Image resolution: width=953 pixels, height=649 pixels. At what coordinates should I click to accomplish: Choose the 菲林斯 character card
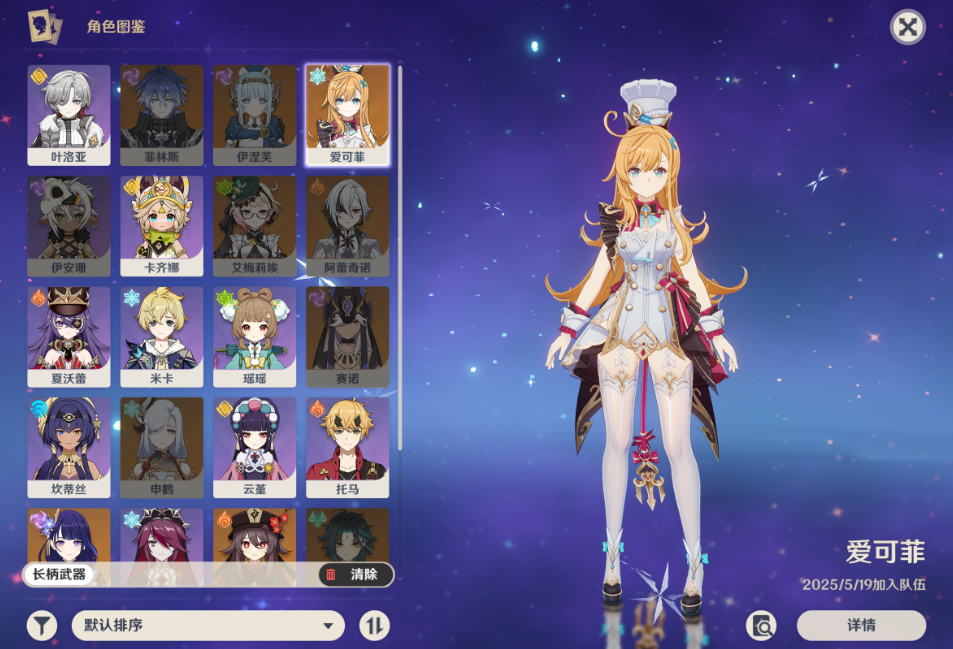[162, 114]
